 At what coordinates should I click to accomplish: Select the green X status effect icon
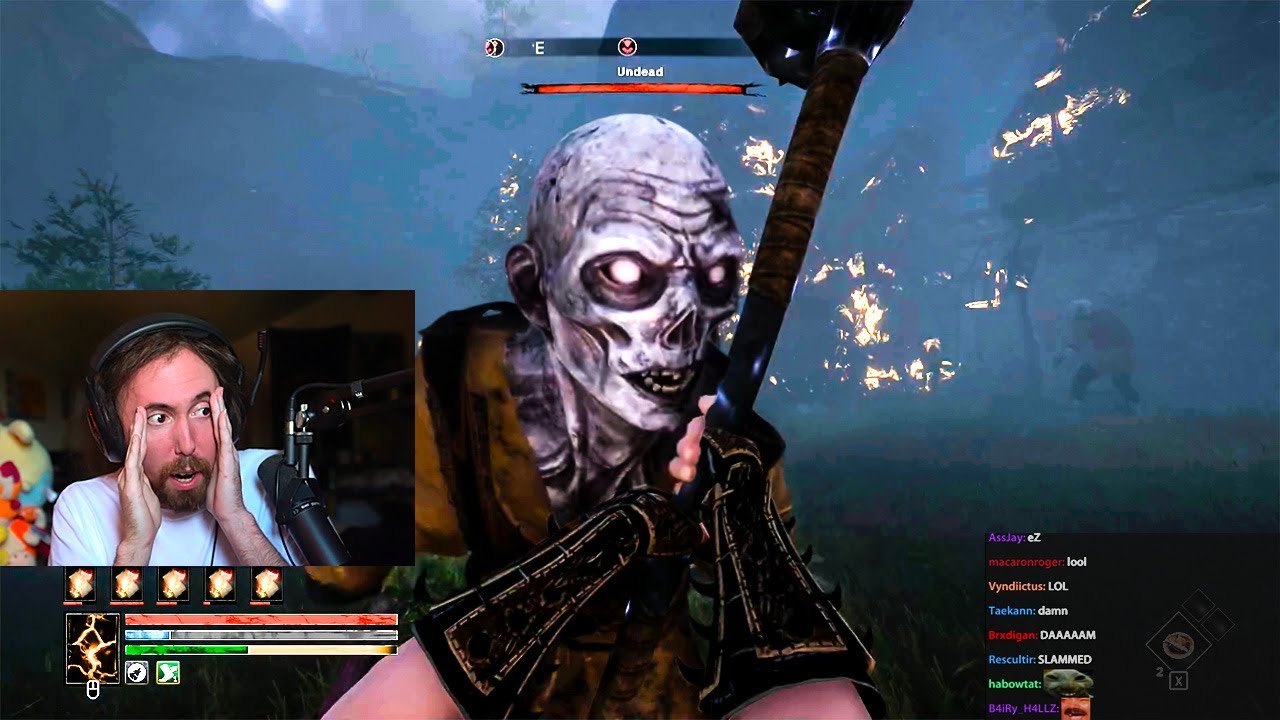(x=167, y=672)
